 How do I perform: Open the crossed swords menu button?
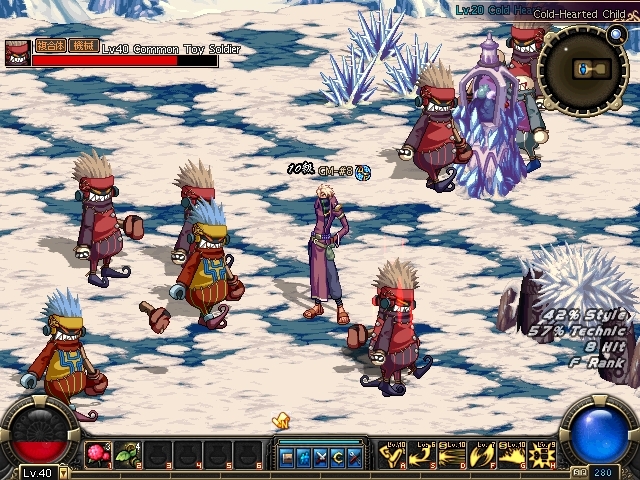point(321,457)
